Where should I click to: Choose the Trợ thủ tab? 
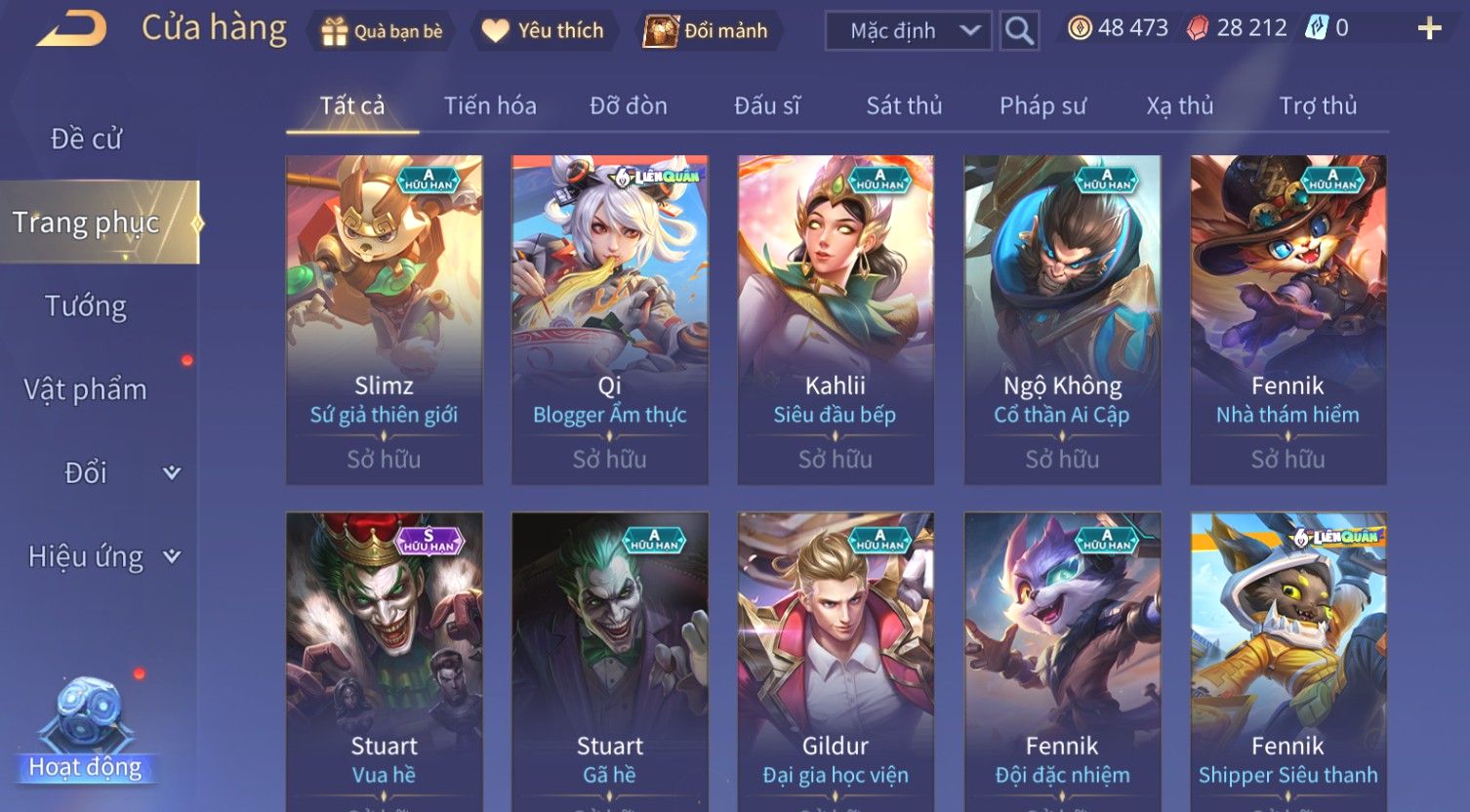1318,105
